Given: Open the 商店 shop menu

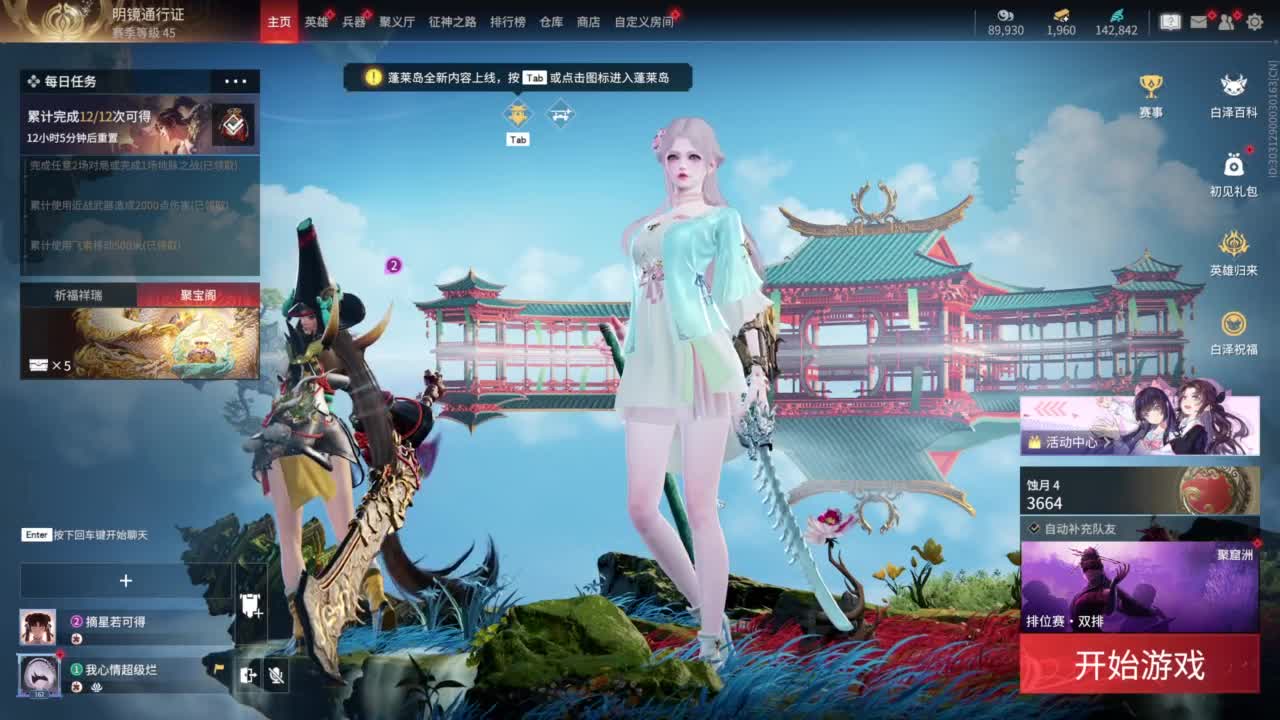Looking at the screenshot, I should [589, 20].
